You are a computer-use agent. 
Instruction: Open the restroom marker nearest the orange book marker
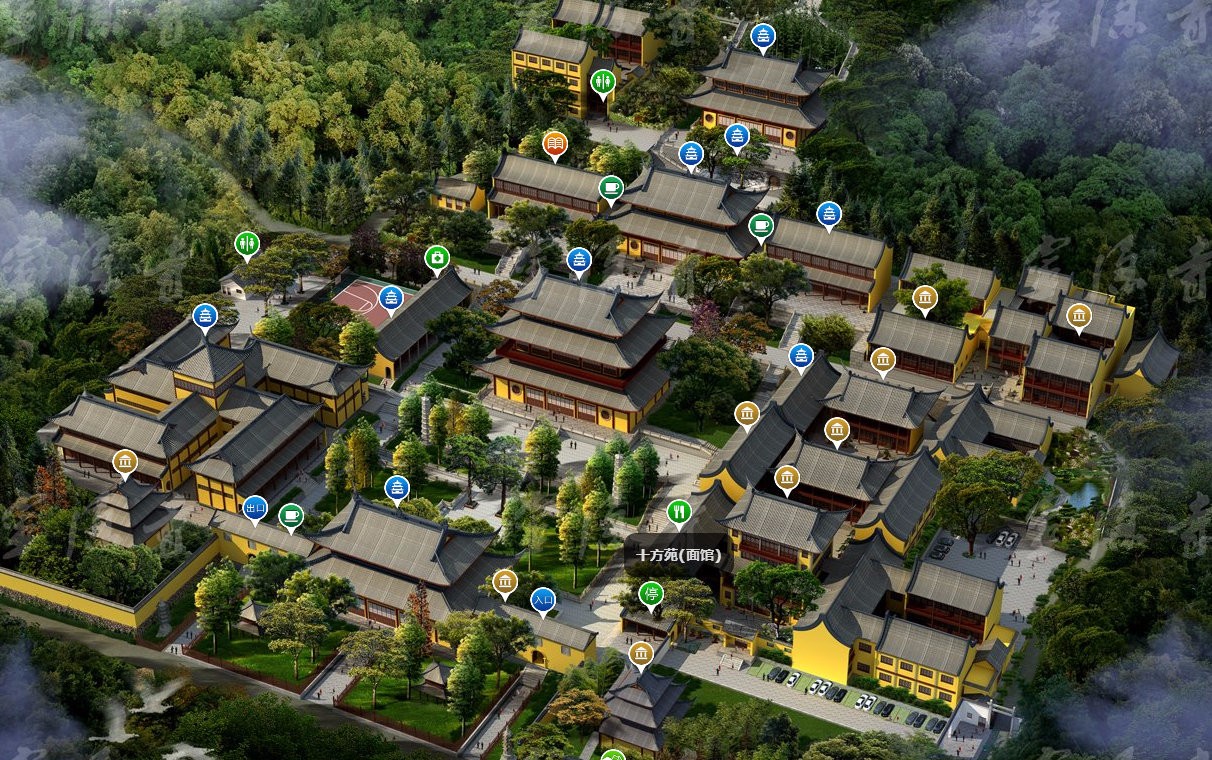603,80
